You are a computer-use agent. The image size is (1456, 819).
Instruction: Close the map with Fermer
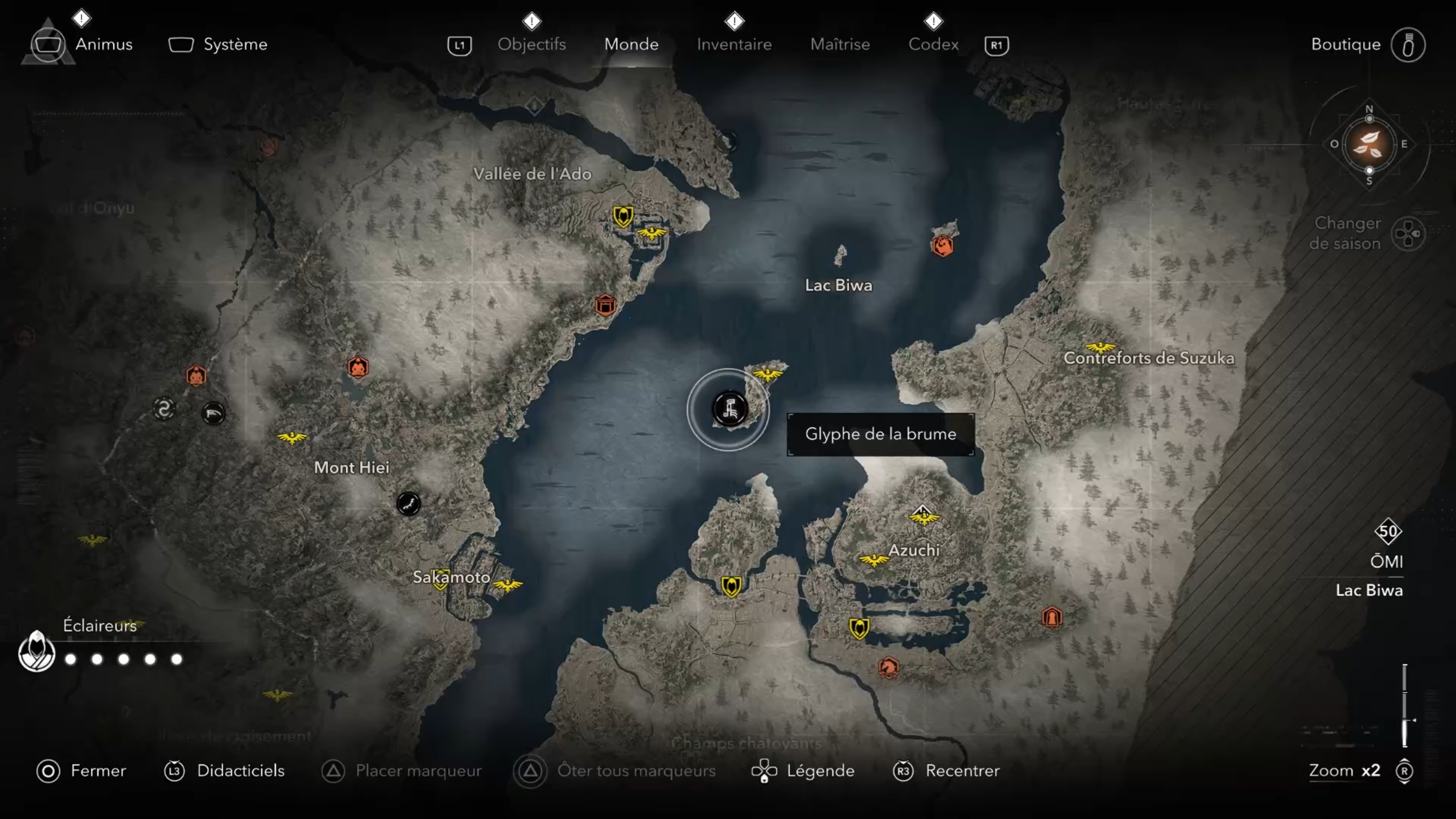pyautogui.click(x=97, y=771)
